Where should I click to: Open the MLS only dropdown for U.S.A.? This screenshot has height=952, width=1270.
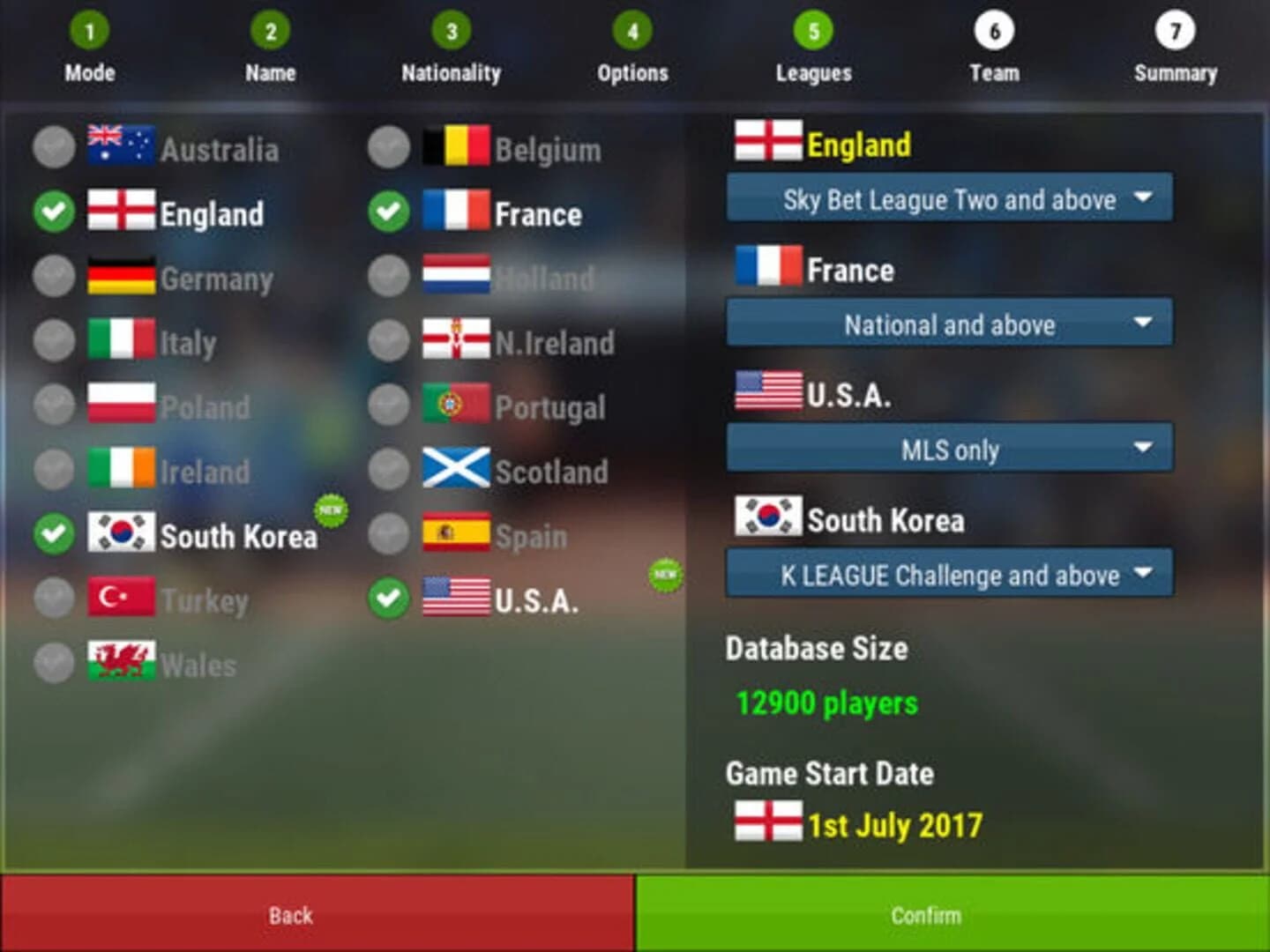coord(949,450)
